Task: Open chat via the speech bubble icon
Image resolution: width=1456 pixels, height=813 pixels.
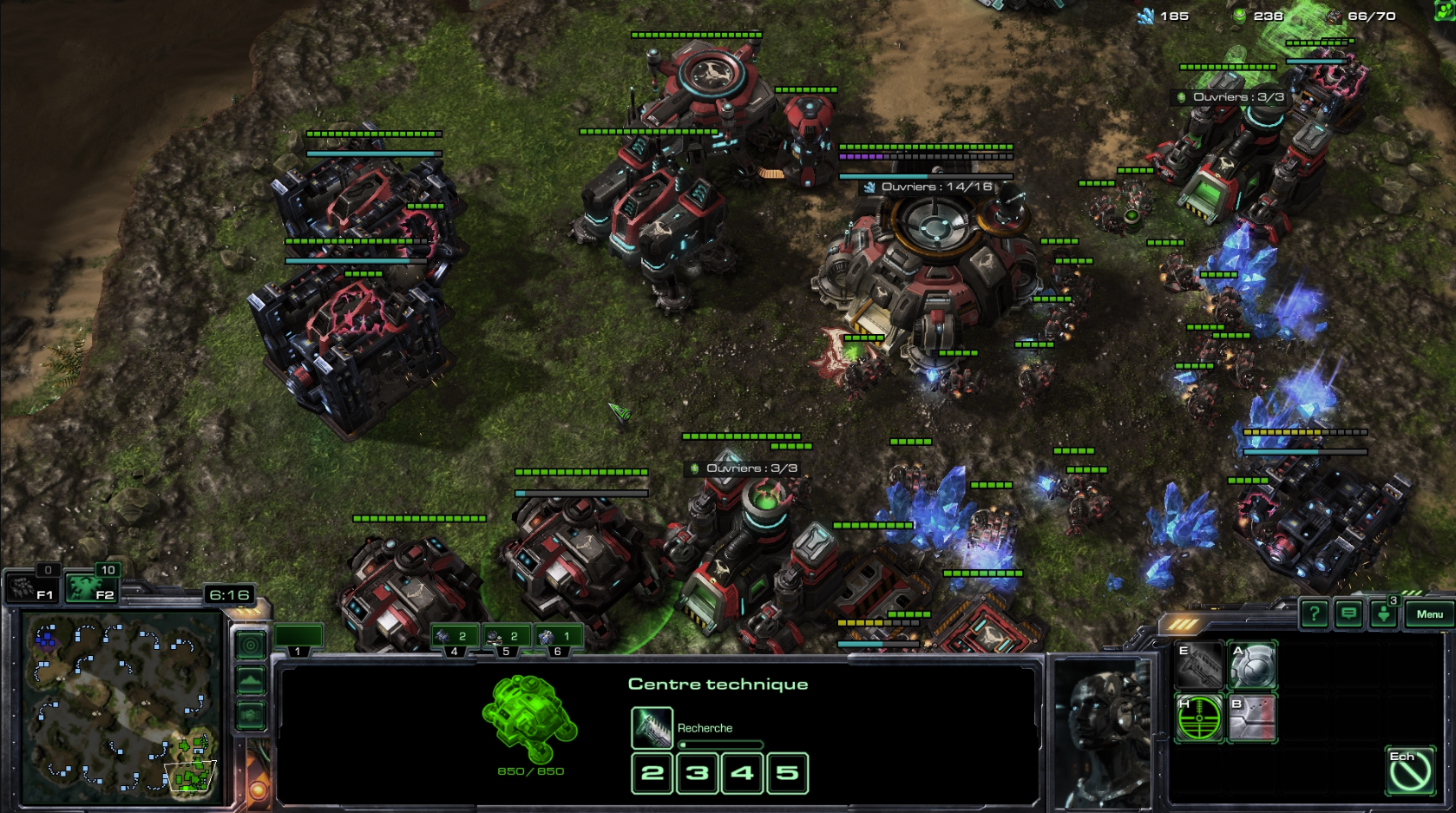Action: [1348, 614]
